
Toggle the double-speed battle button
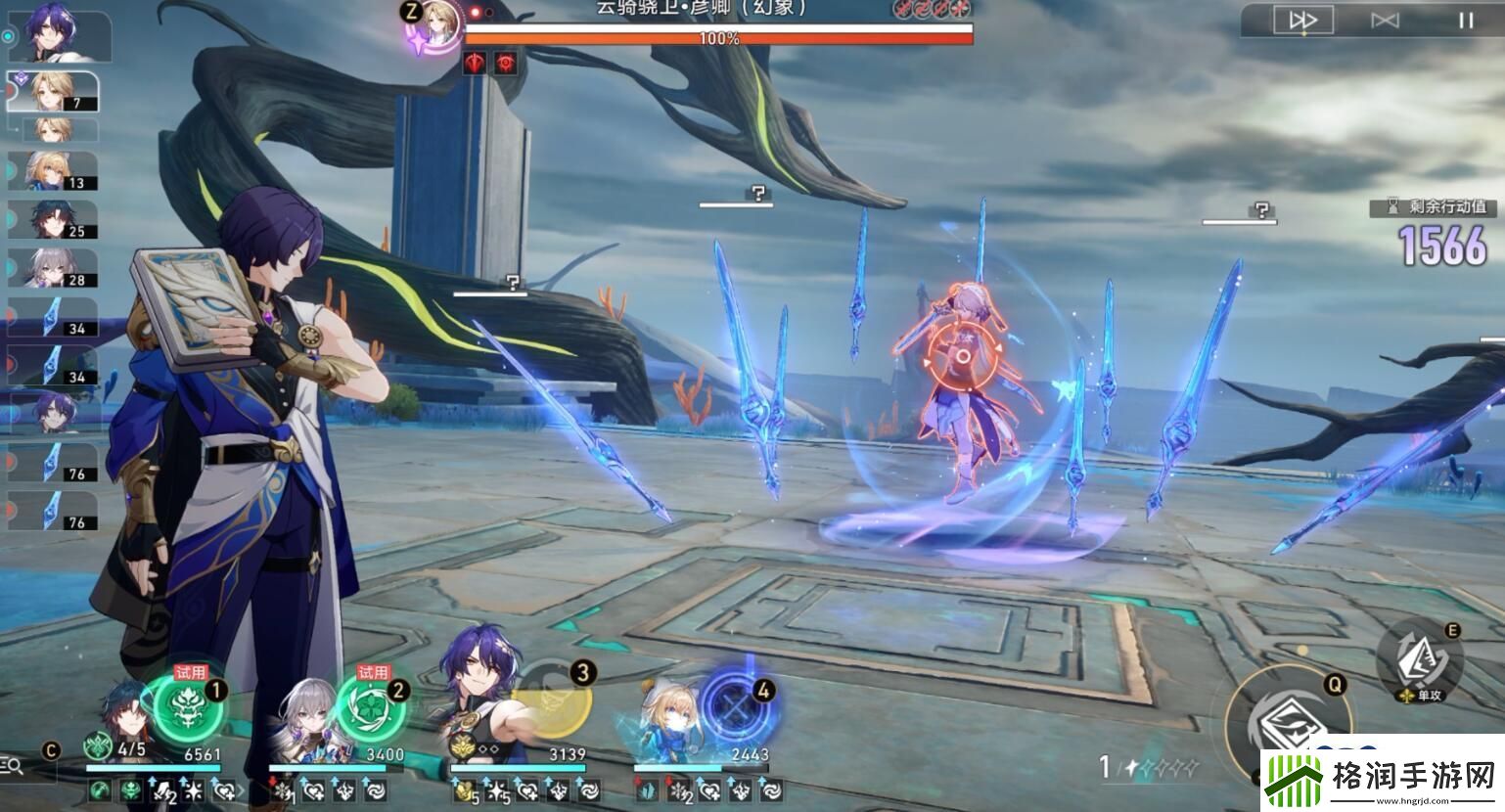(1302, 21)
